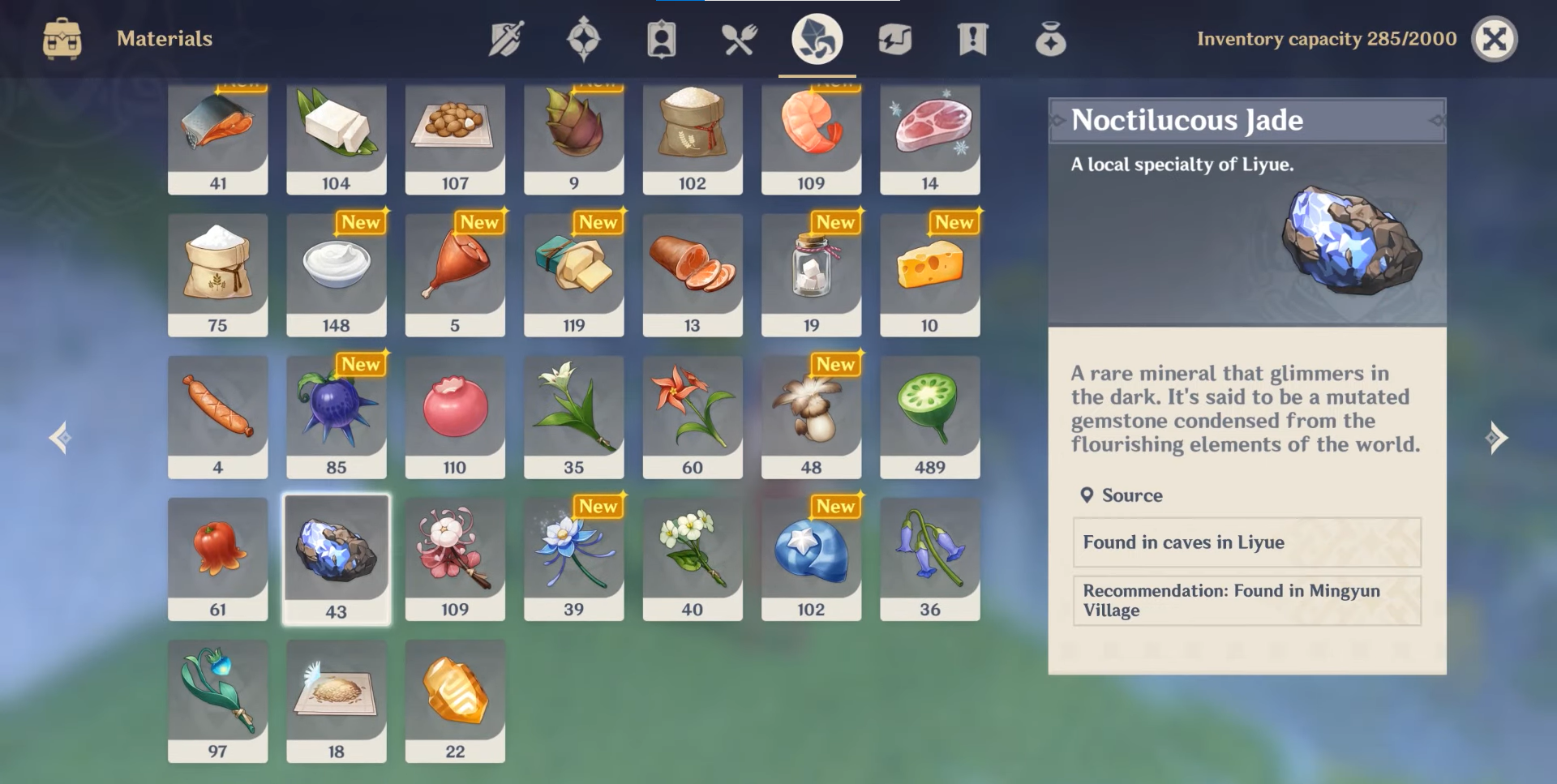Choose the Jueyun Chili slot

point(217,559)
